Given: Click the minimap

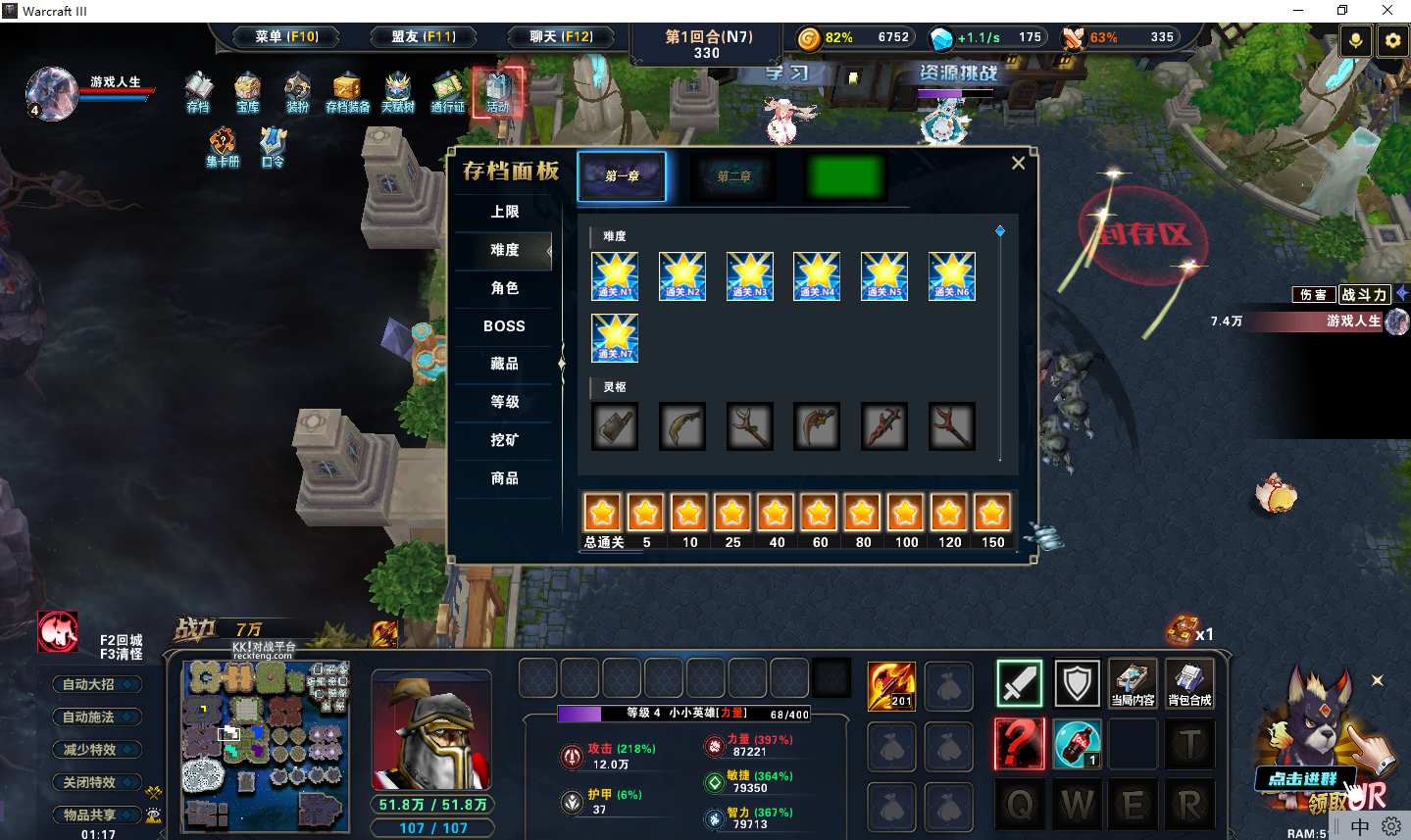Looking at the screenshot, I should coord(266,745).
